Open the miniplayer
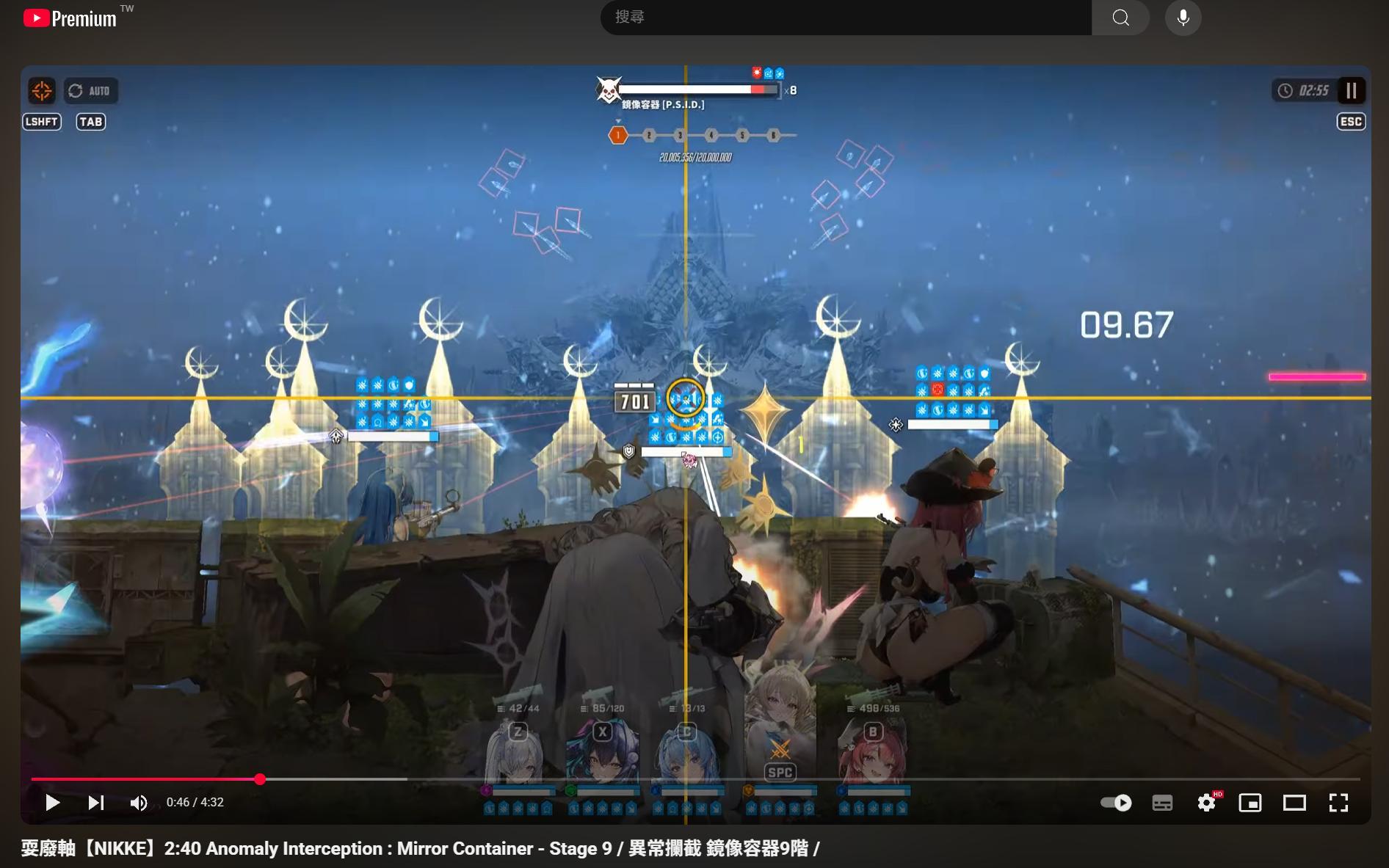Viewport: 1389px width, 868px height. 1250,803
